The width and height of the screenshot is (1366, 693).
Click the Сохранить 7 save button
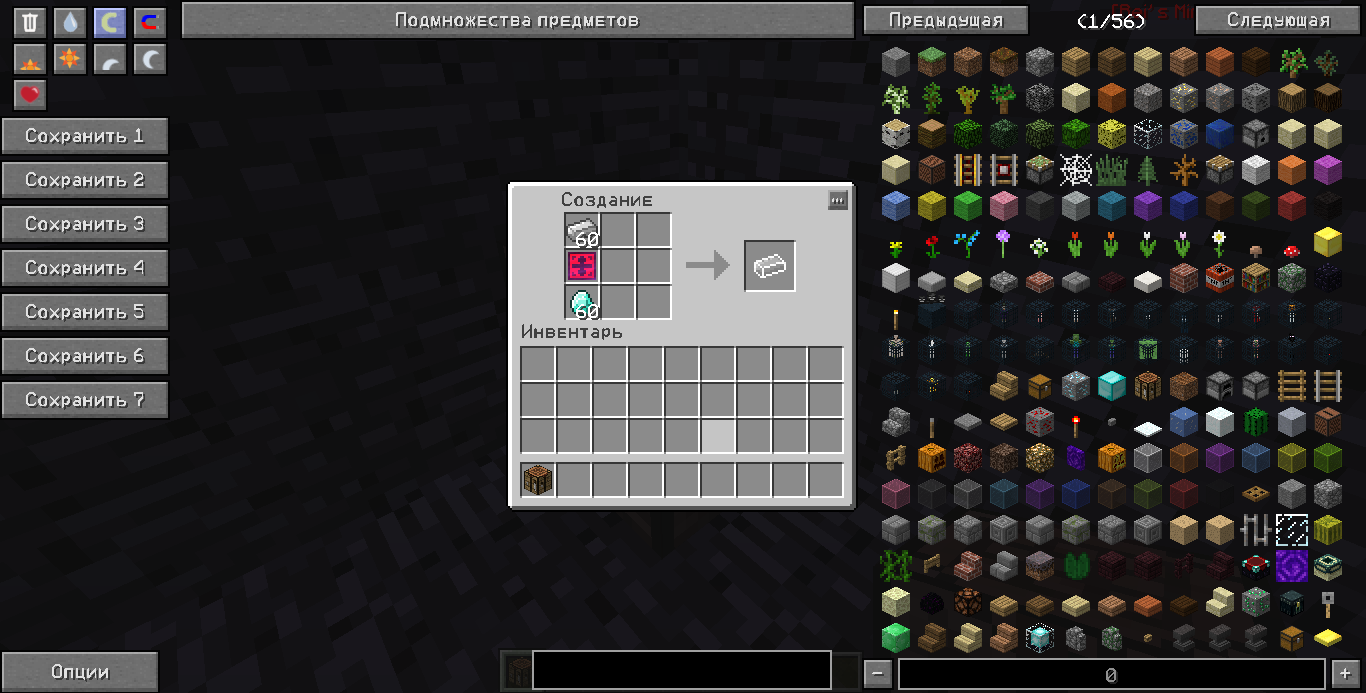(x=85, y=400)
